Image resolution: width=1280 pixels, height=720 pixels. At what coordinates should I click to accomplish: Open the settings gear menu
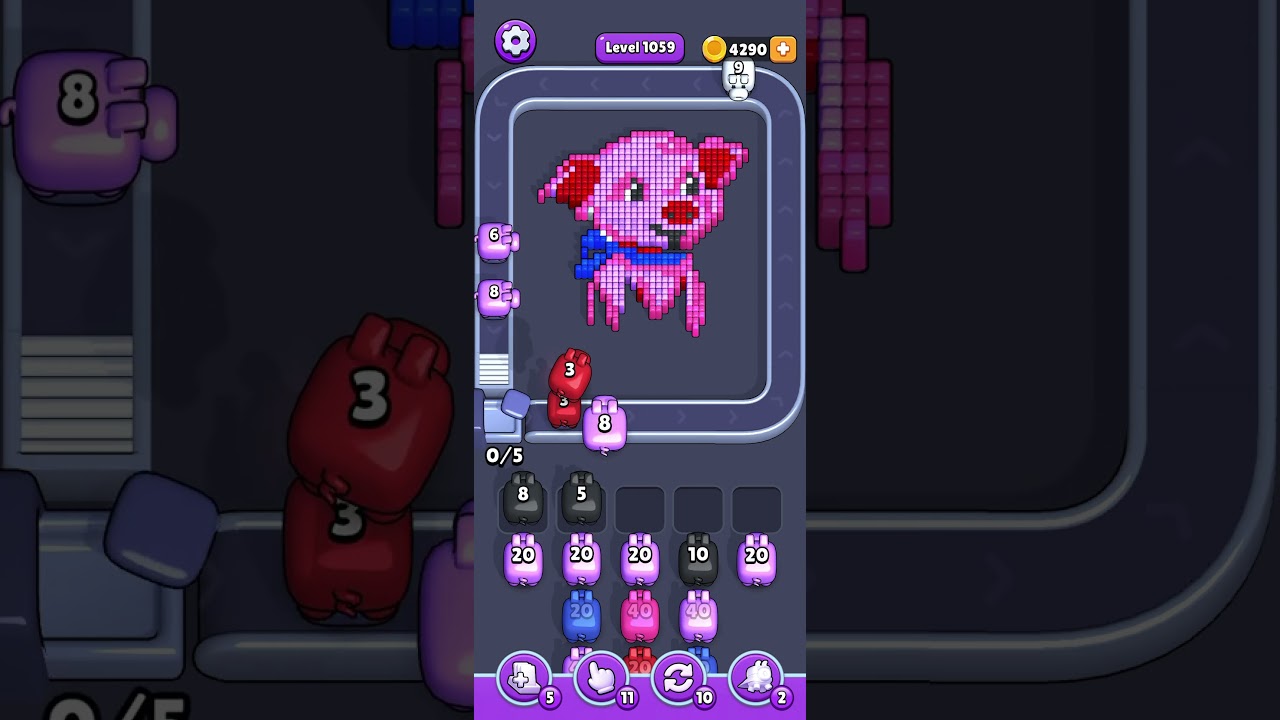[x=515, y=41]
